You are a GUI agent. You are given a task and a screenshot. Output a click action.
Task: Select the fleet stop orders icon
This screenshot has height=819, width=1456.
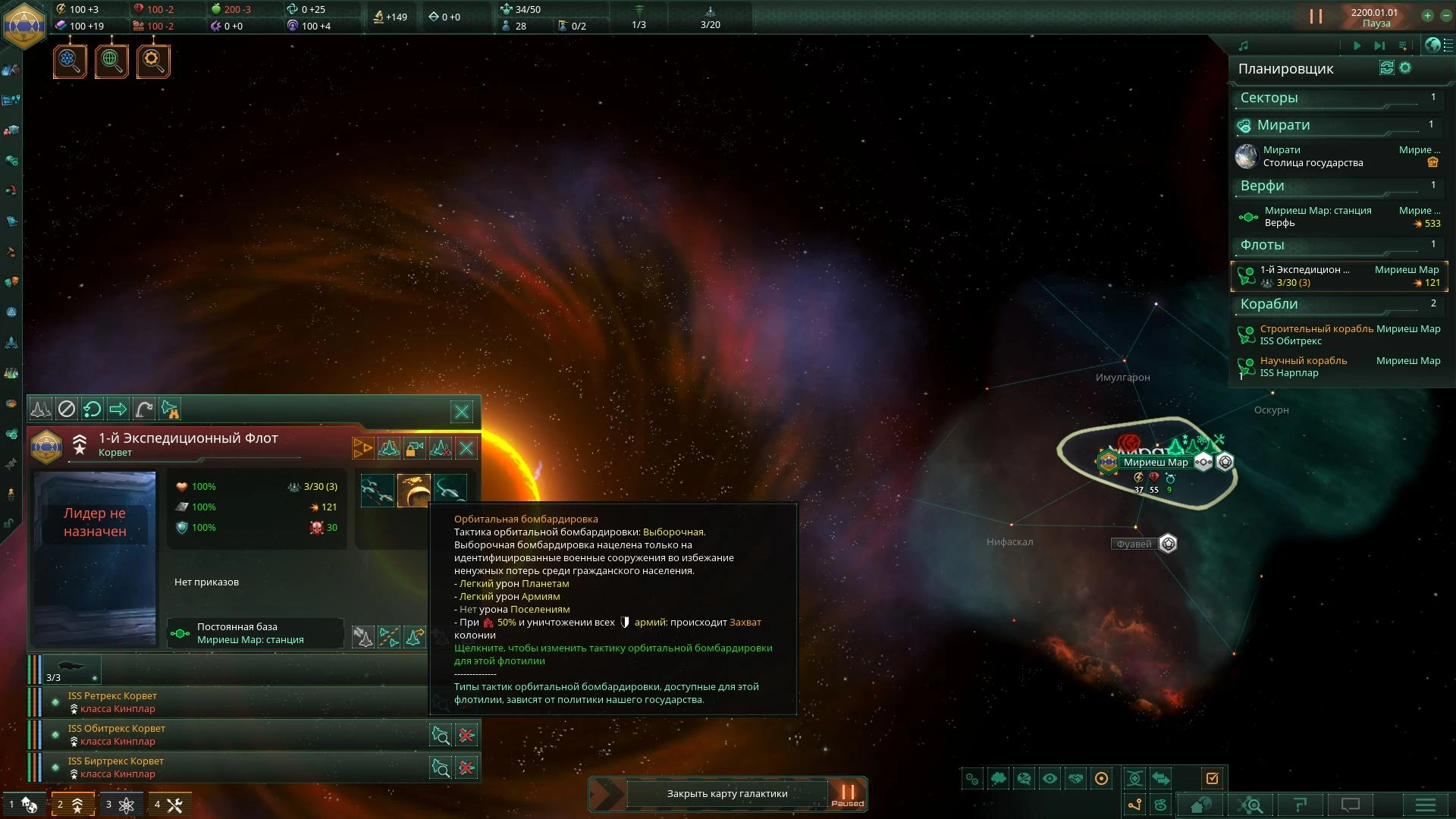tap(68, 409)
